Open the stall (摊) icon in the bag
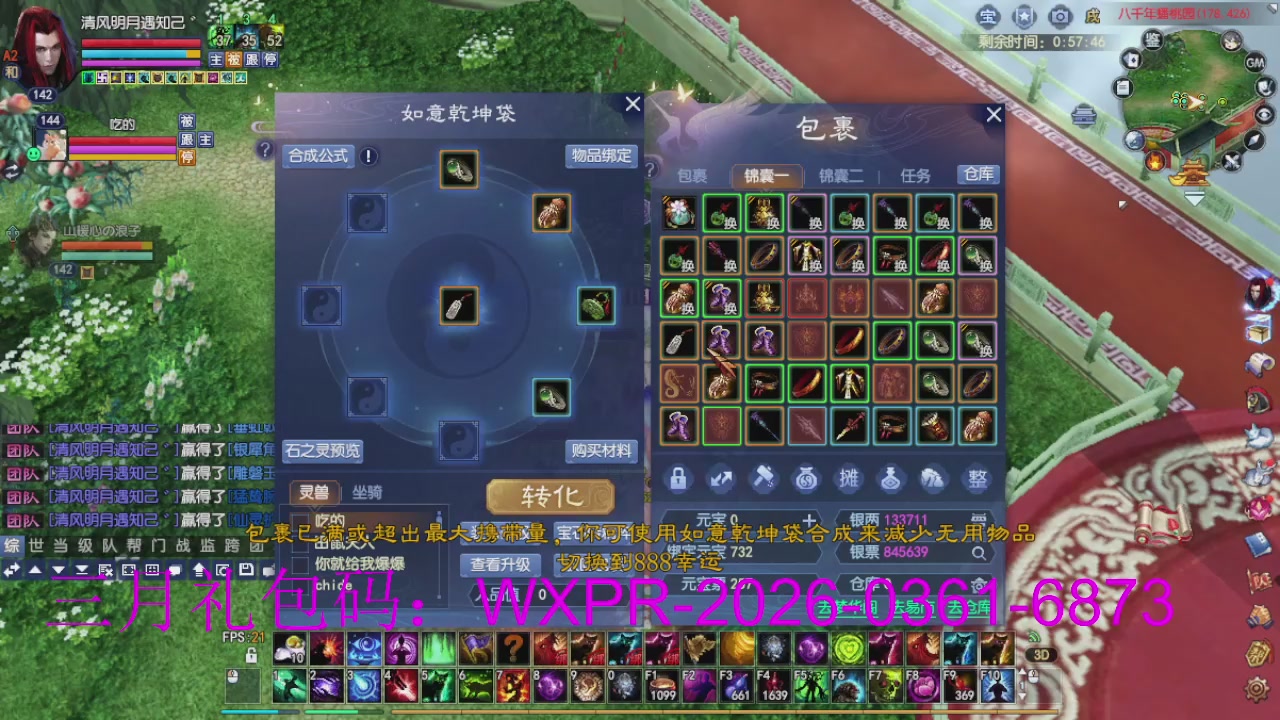 849,479
